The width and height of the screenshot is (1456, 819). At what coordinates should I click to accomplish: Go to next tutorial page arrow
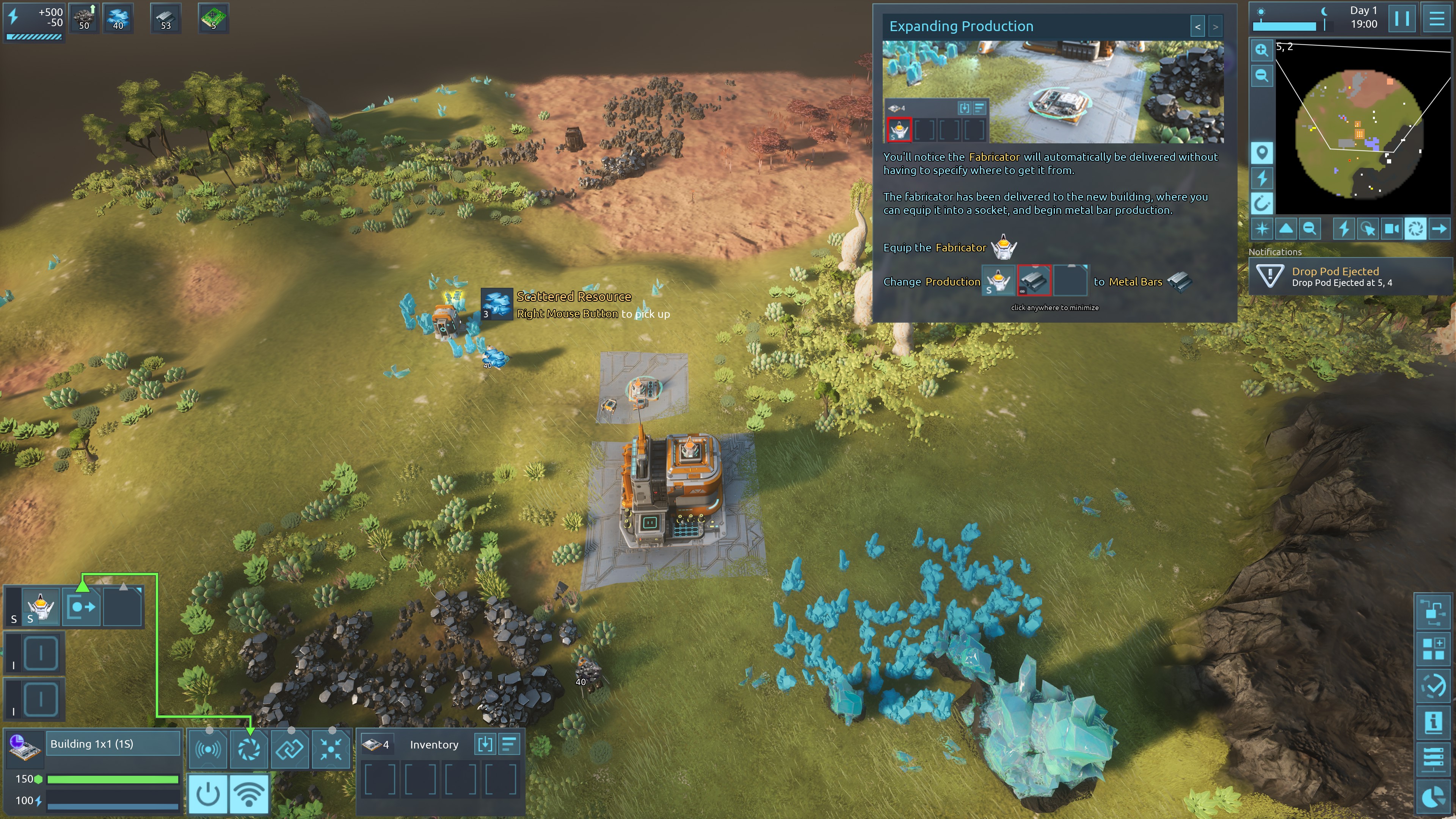point(1215,27)
